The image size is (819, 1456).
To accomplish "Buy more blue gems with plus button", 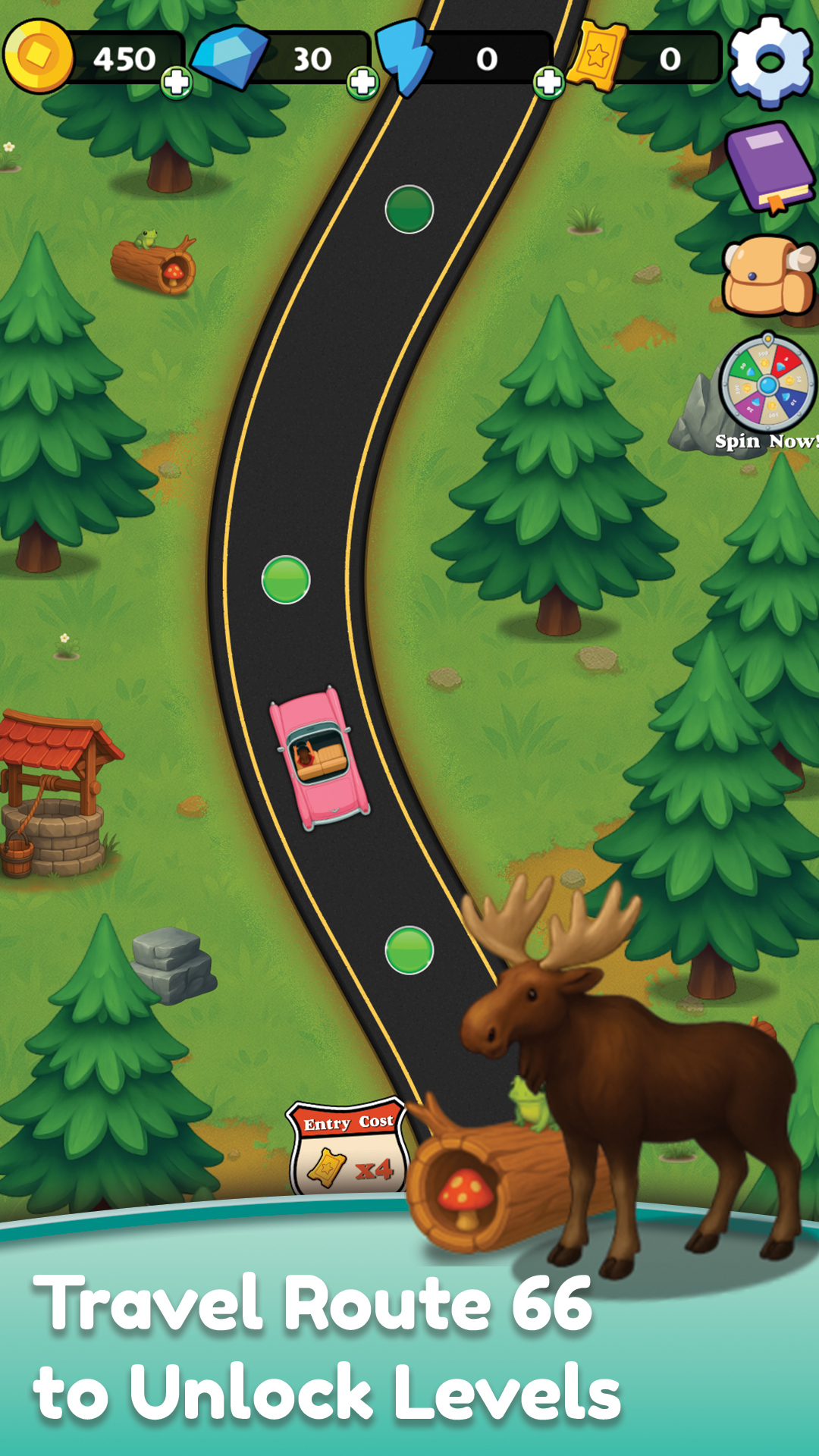I will click(362, 82).
